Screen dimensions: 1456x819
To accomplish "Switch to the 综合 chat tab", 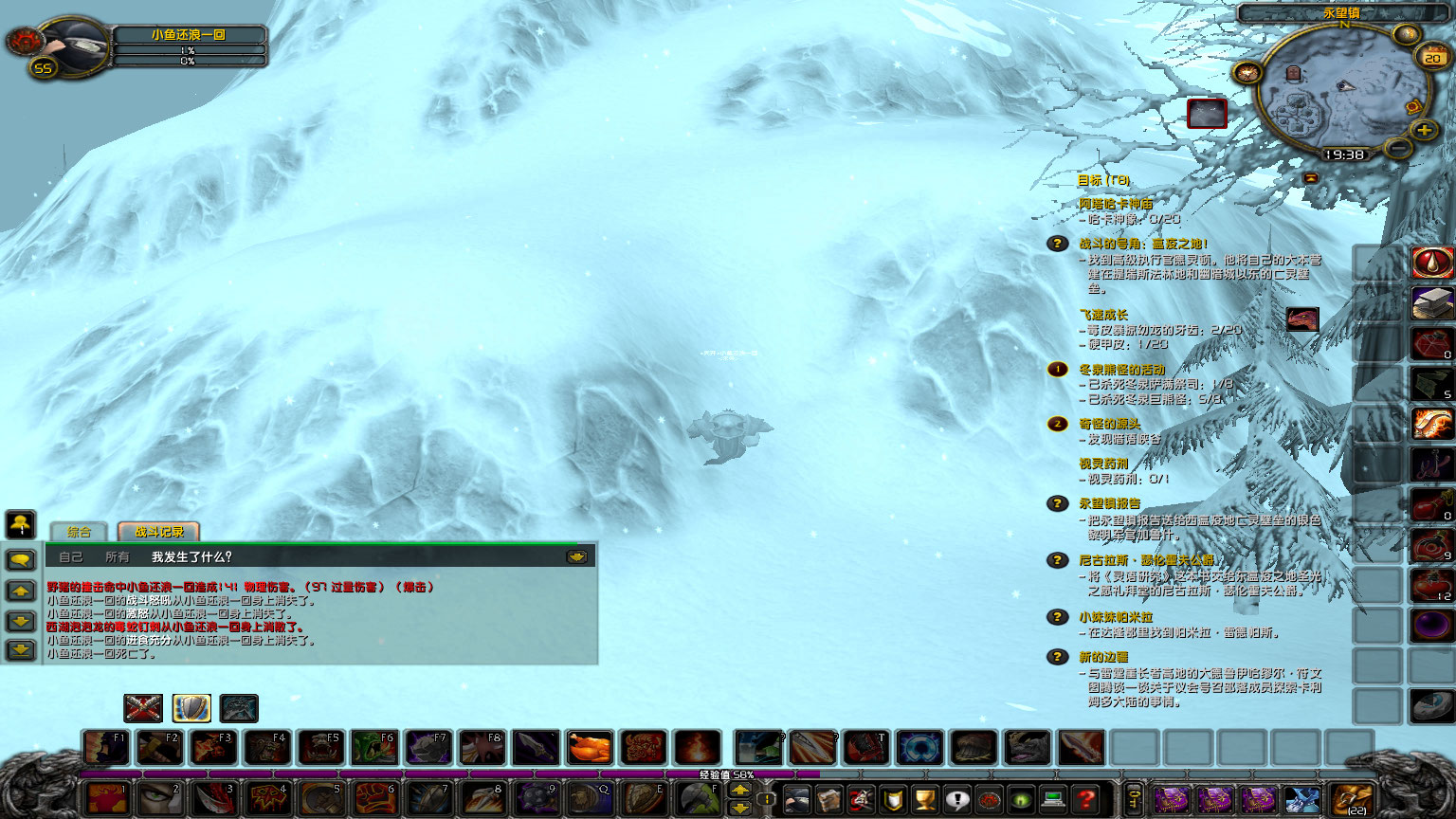I will [x=78, y=530].
